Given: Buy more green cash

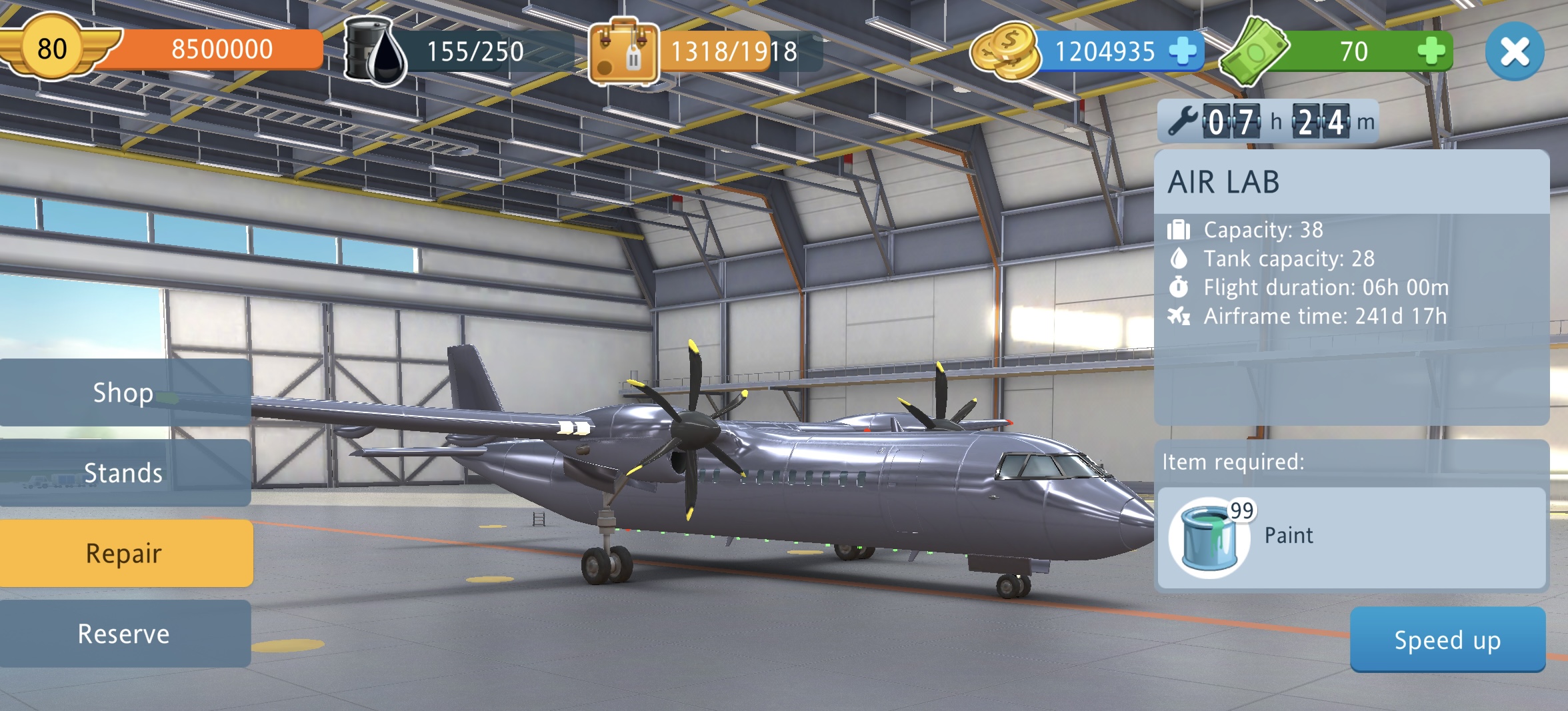Looking at the screenshot, I should pos(1431,51).
